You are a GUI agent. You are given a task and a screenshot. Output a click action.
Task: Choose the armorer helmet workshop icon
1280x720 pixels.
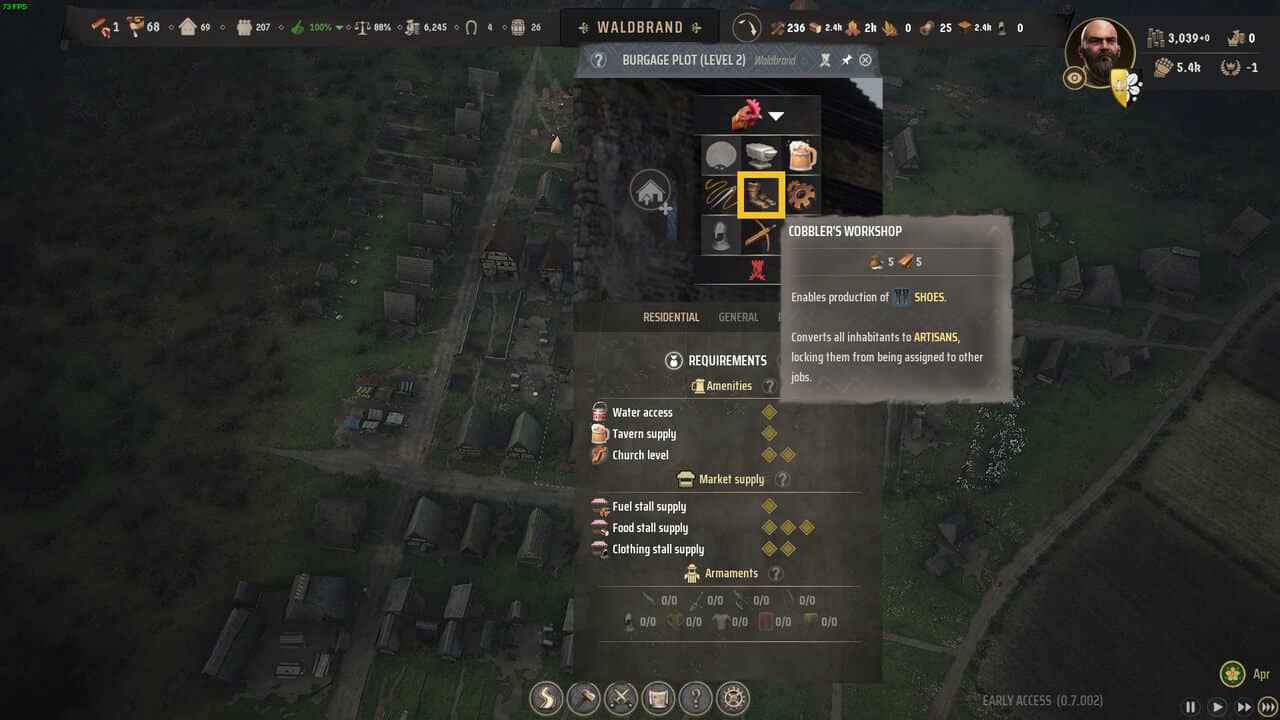pyautogui.click(x=720, y=235)
